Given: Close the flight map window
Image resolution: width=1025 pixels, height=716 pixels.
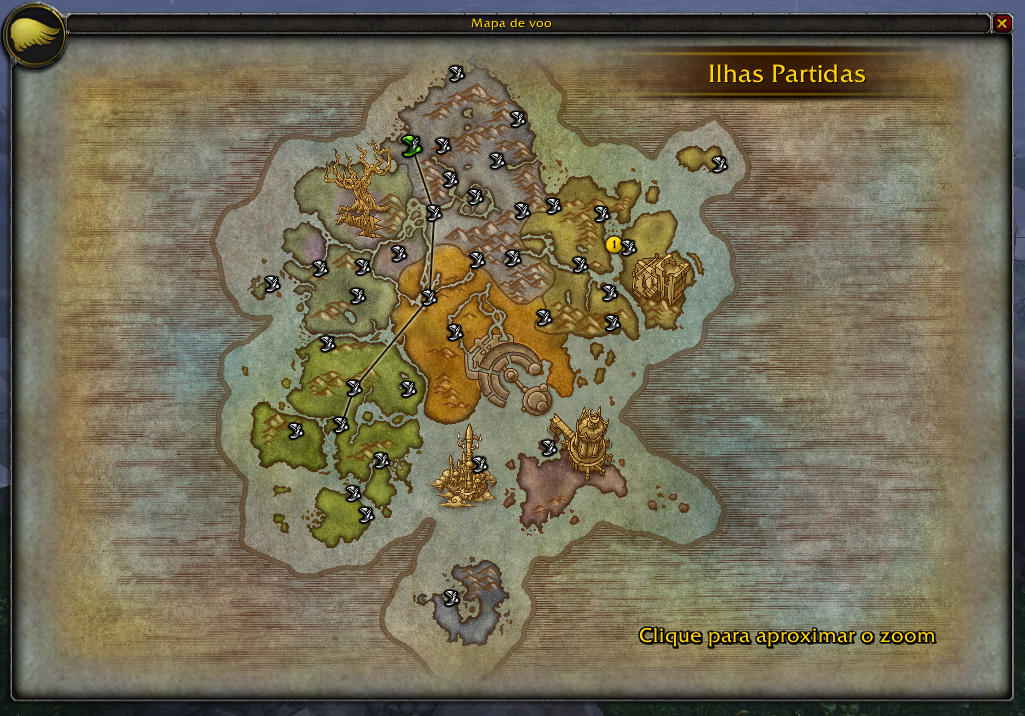Looking at the screenshot, I should (1002, 22).
